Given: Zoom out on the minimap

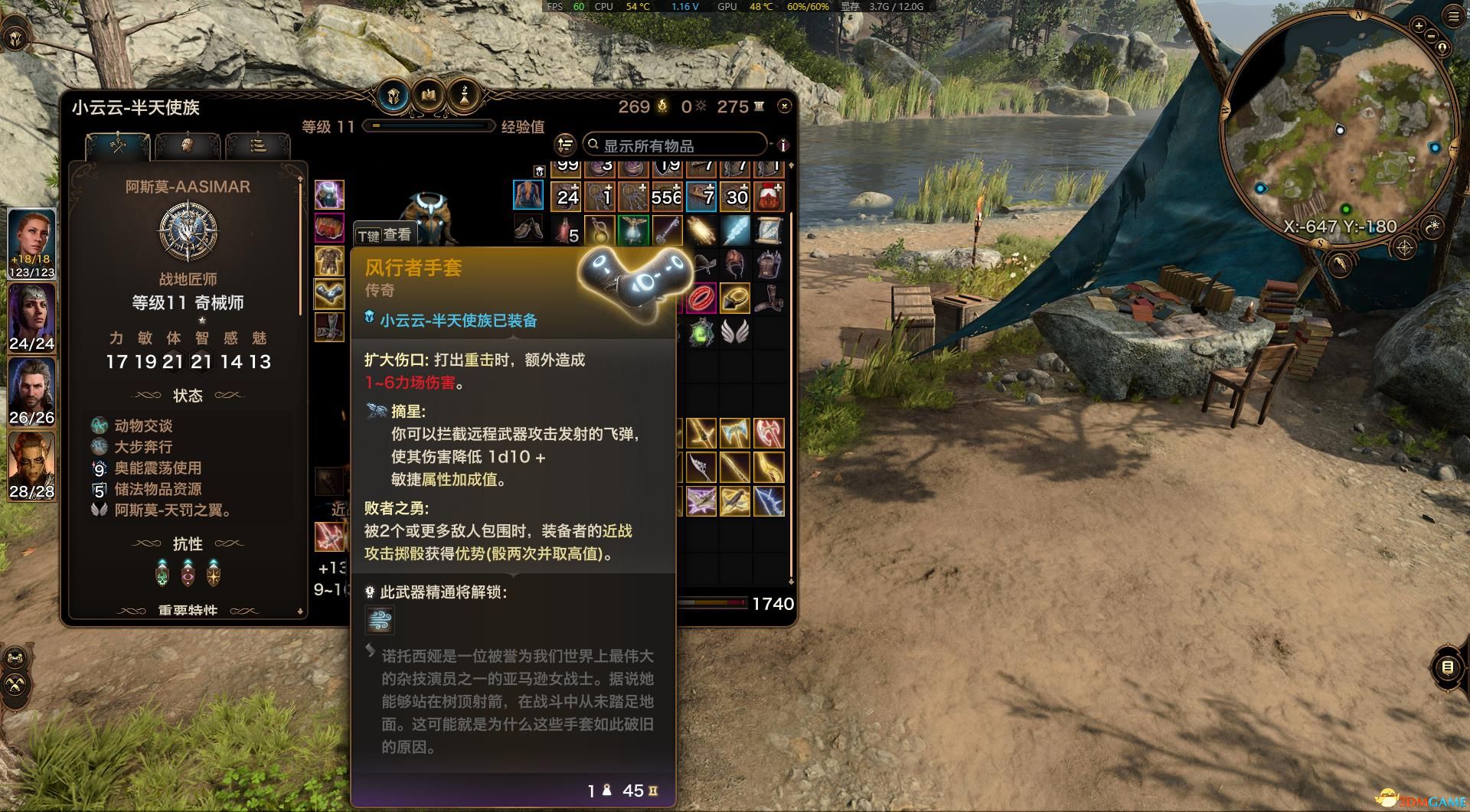Looking at the screenshot, I should (x=1432, y=36).
